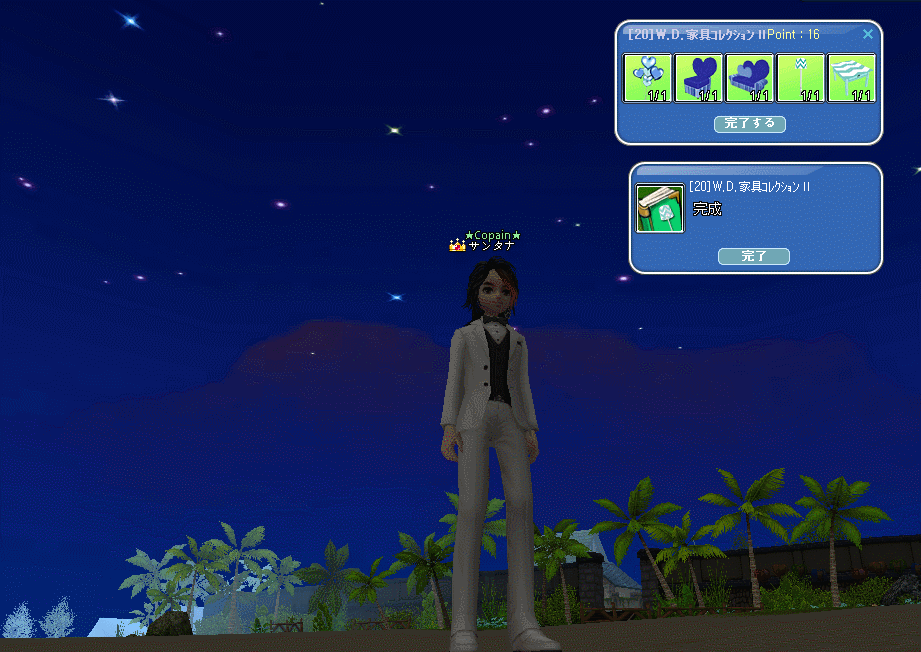Select the zigzag floor lamp item
The image size is (921, 652).
point(800,78)
